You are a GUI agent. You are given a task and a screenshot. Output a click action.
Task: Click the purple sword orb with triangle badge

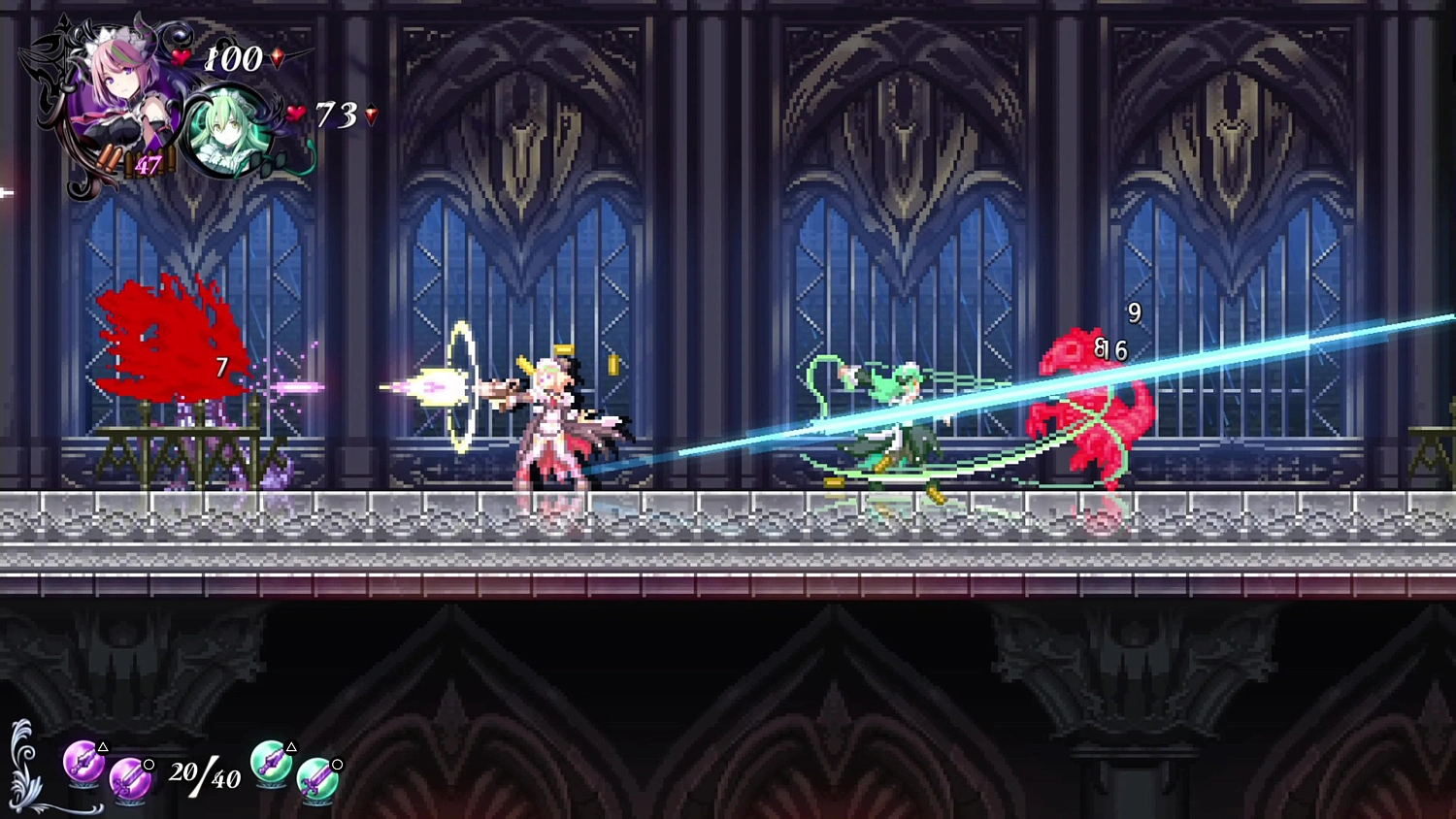click(83, 762)
